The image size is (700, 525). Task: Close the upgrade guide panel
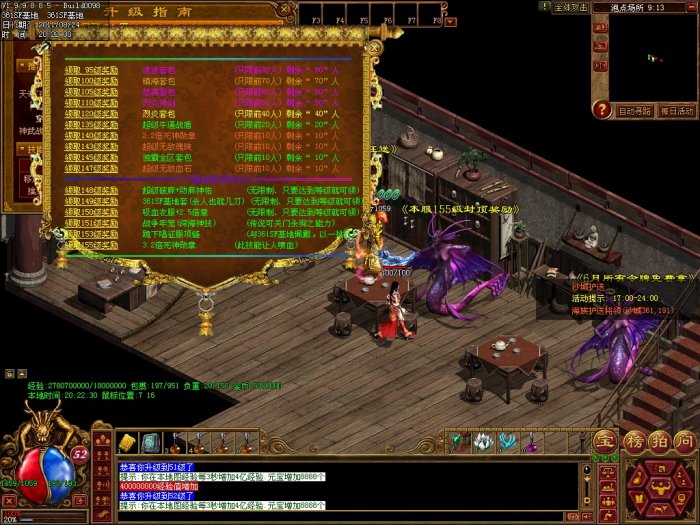[x=373, y=47]
